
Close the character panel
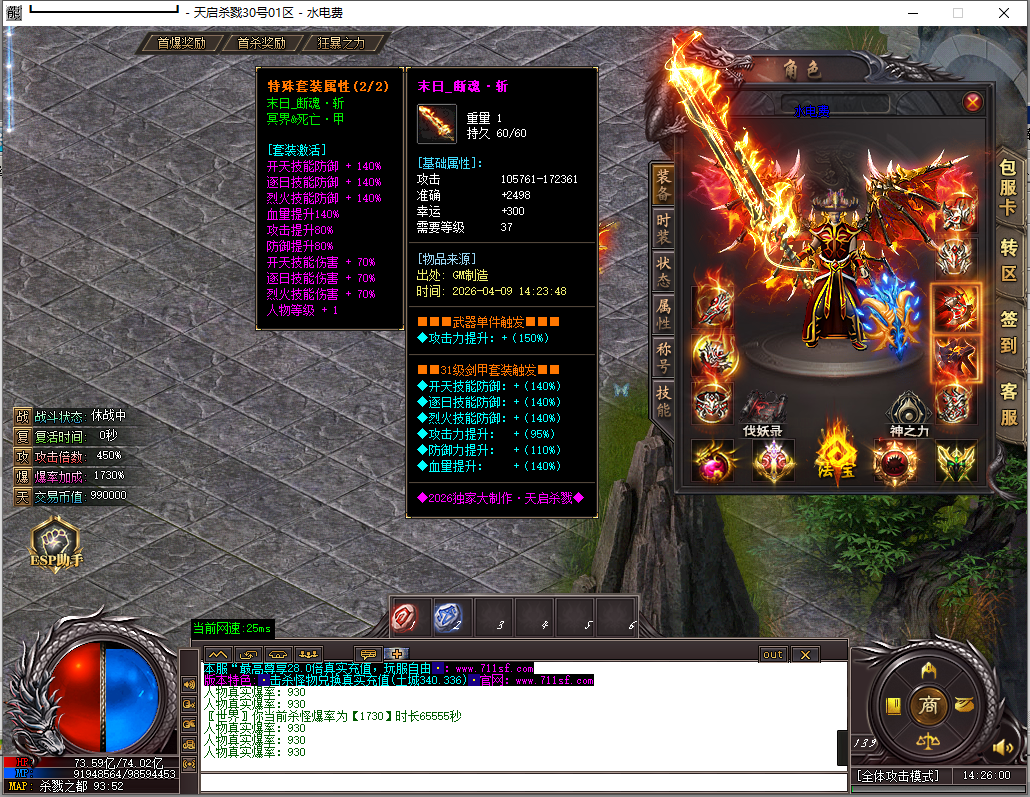coord(972,102)
